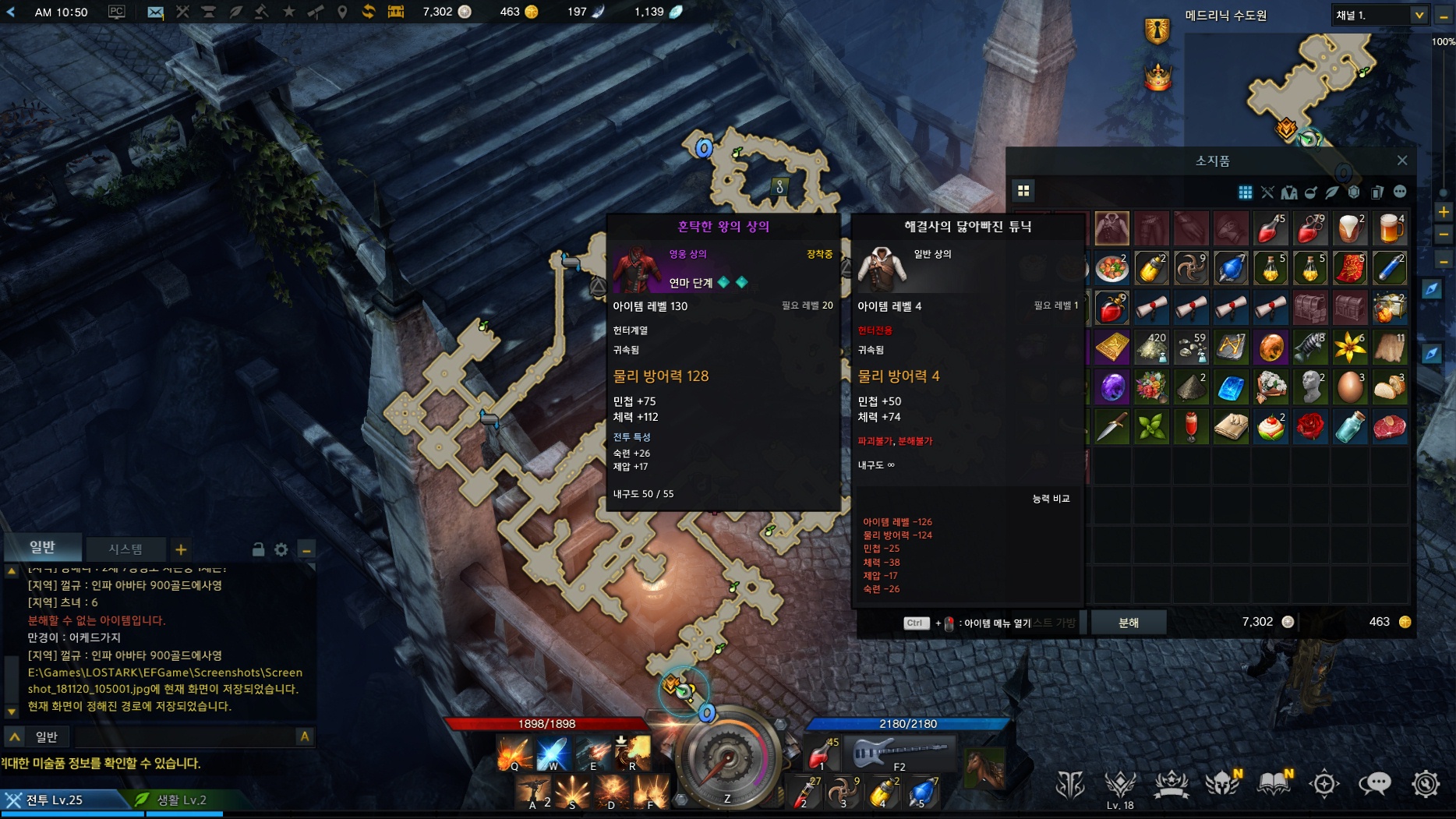Toggle the chat window lock icon
The image size is (1456, 819).
[x=258, y=549]
